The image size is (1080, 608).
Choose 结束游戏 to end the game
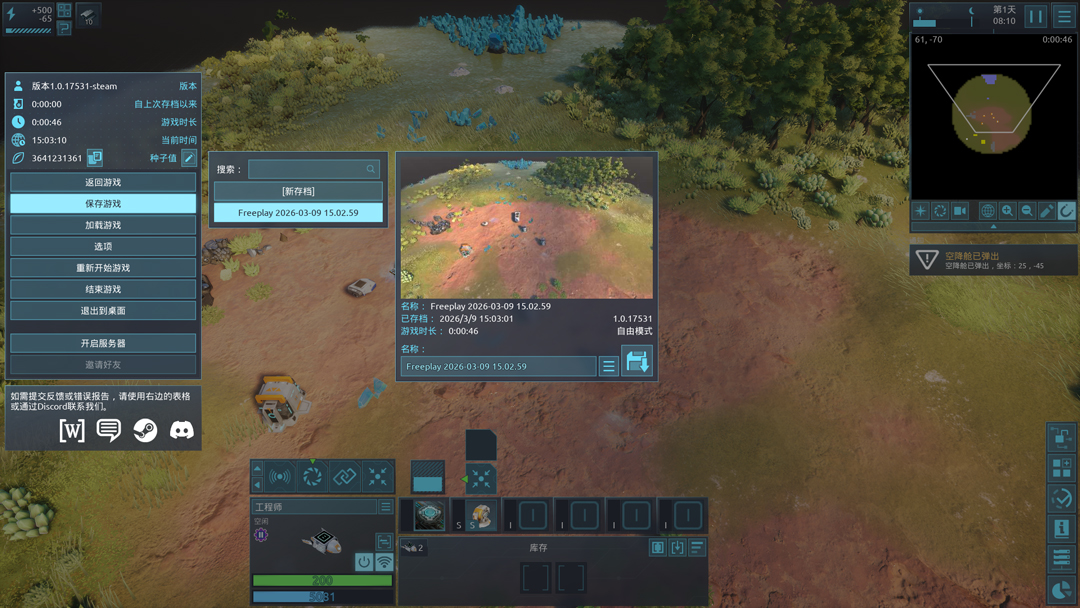point(103,289)
